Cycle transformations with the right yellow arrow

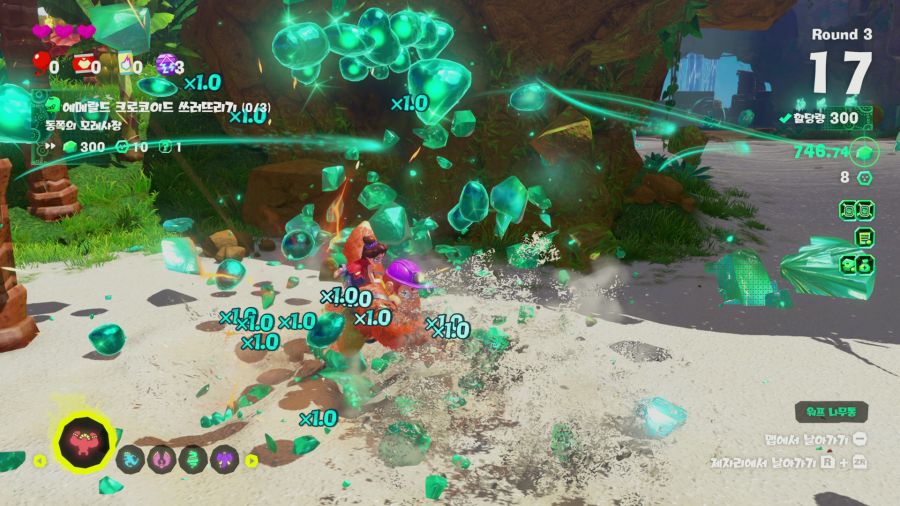click(252, 461)
